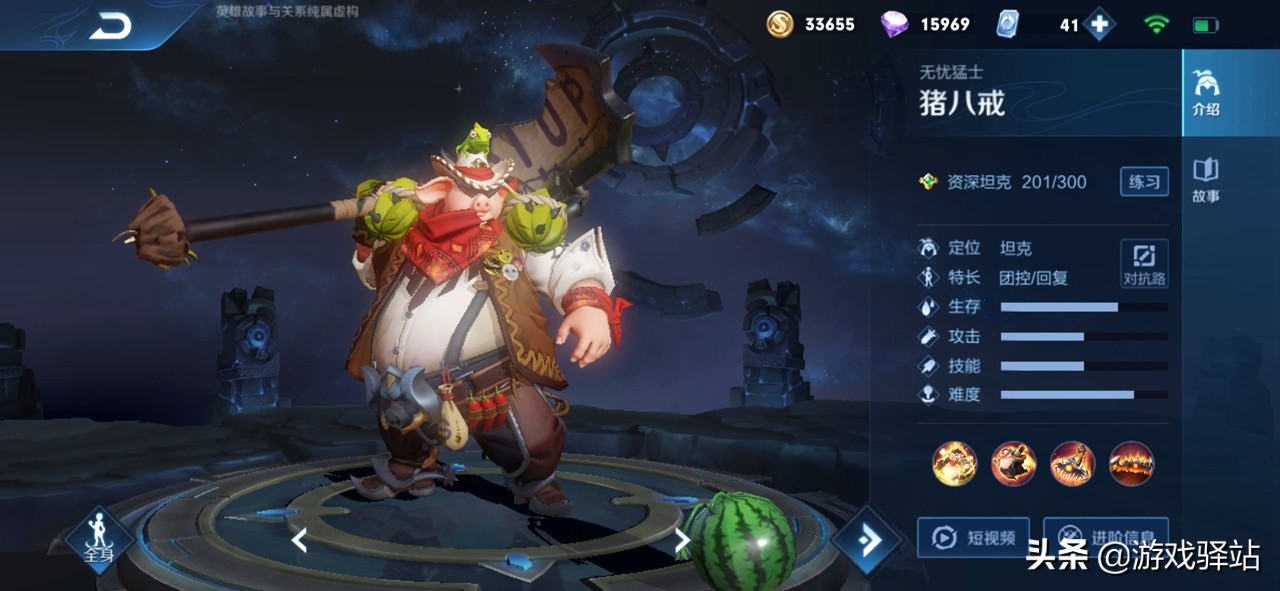Tap the purple diamond currency icon
Viewport: 1280px width, 591px height.
coord(894,24)
